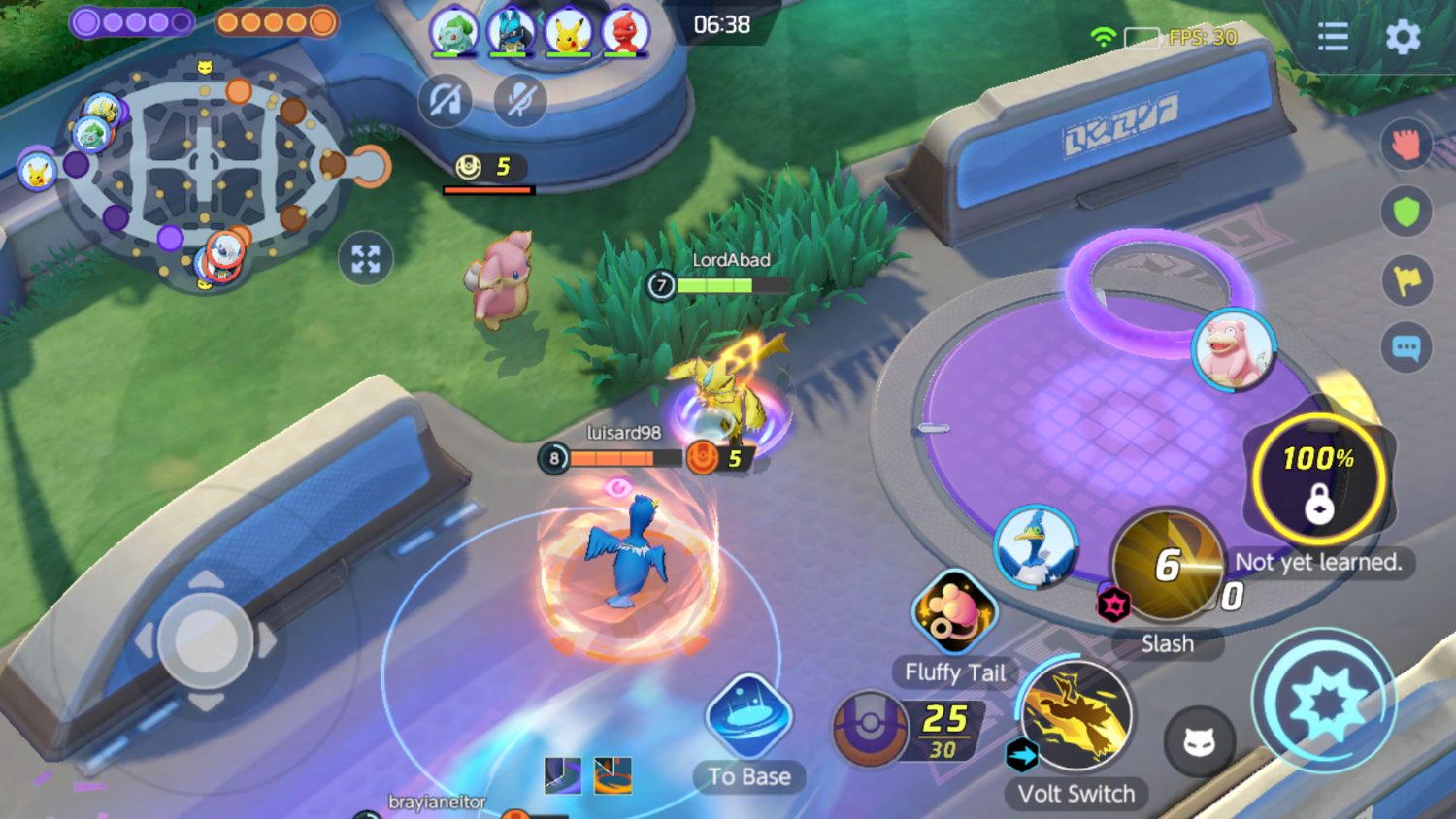Open the scoreboard list panel
The width and height of the screenshot is (1456, 819).
pos(1334,37)
